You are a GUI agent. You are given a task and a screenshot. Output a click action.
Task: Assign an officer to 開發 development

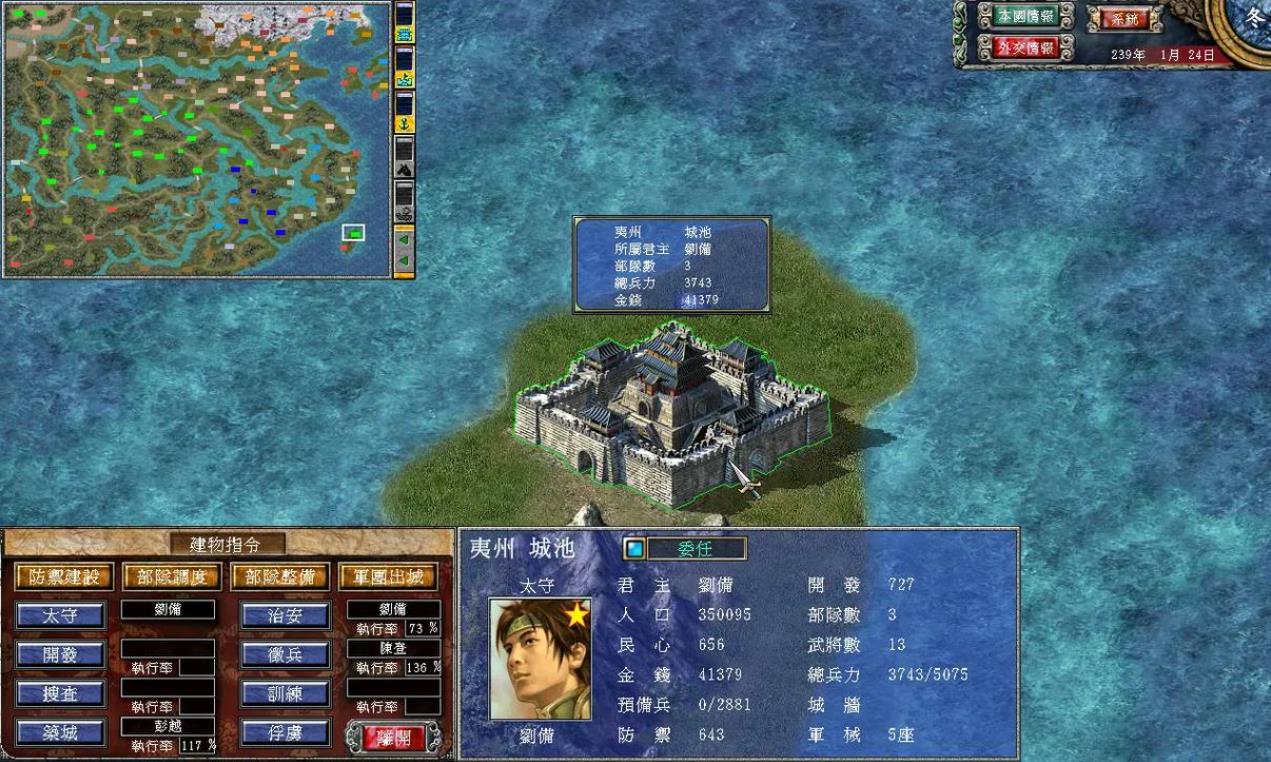tap(61, 655)
